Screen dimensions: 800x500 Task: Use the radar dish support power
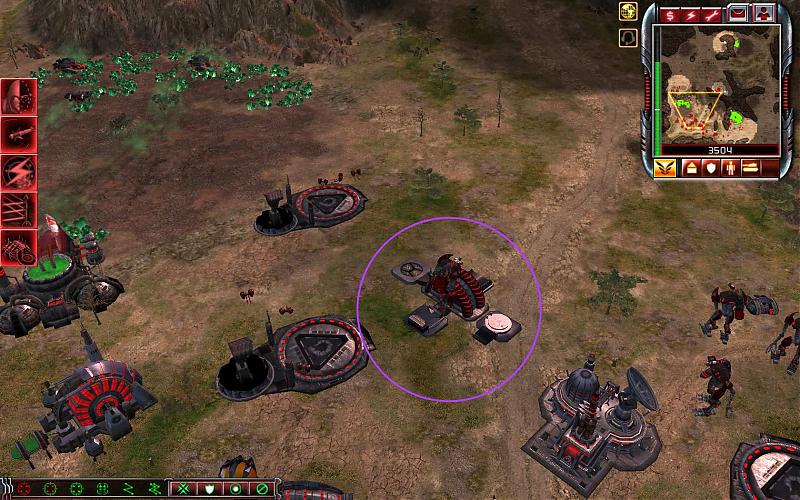tap(19, 97)
